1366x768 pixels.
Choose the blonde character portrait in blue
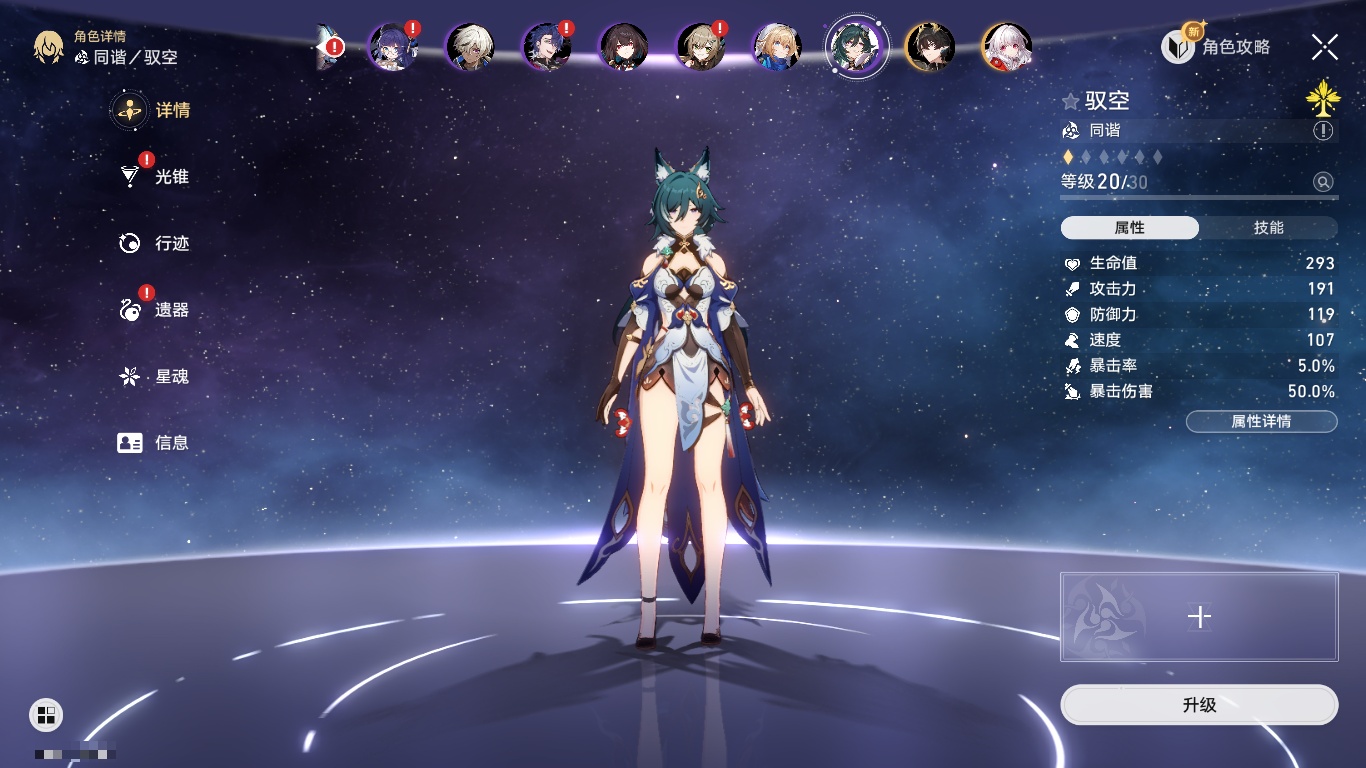[776, 47]
